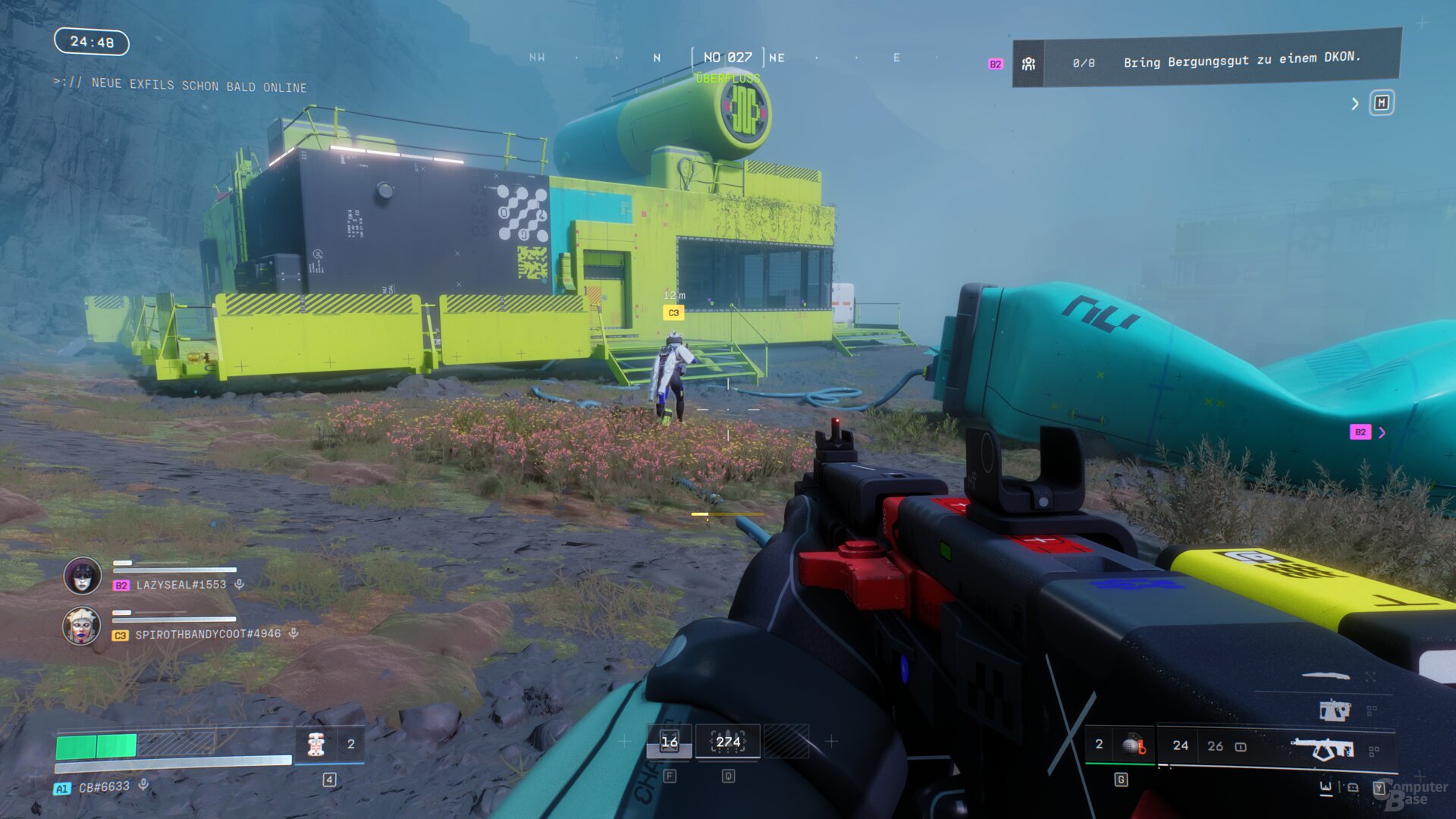Image resolution: width=1456 pixels, height=819 pixels.
Task: Select LAZYSEAL#1553's squad portrait
Action: point(83,576)
